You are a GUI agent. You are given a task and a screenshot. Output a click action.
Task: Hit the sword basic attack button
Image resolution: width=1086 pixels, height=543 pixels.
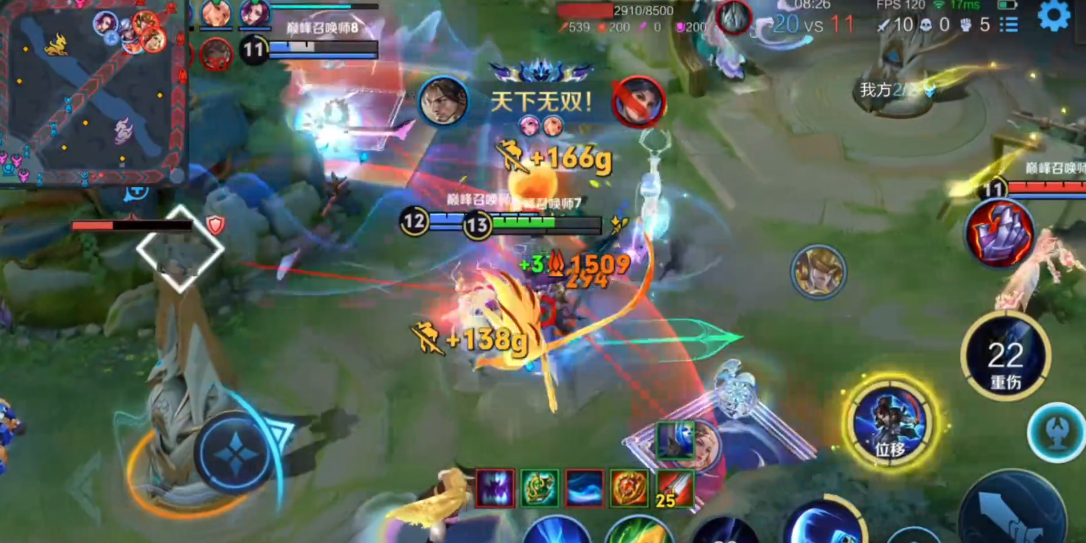(1010, 510)
